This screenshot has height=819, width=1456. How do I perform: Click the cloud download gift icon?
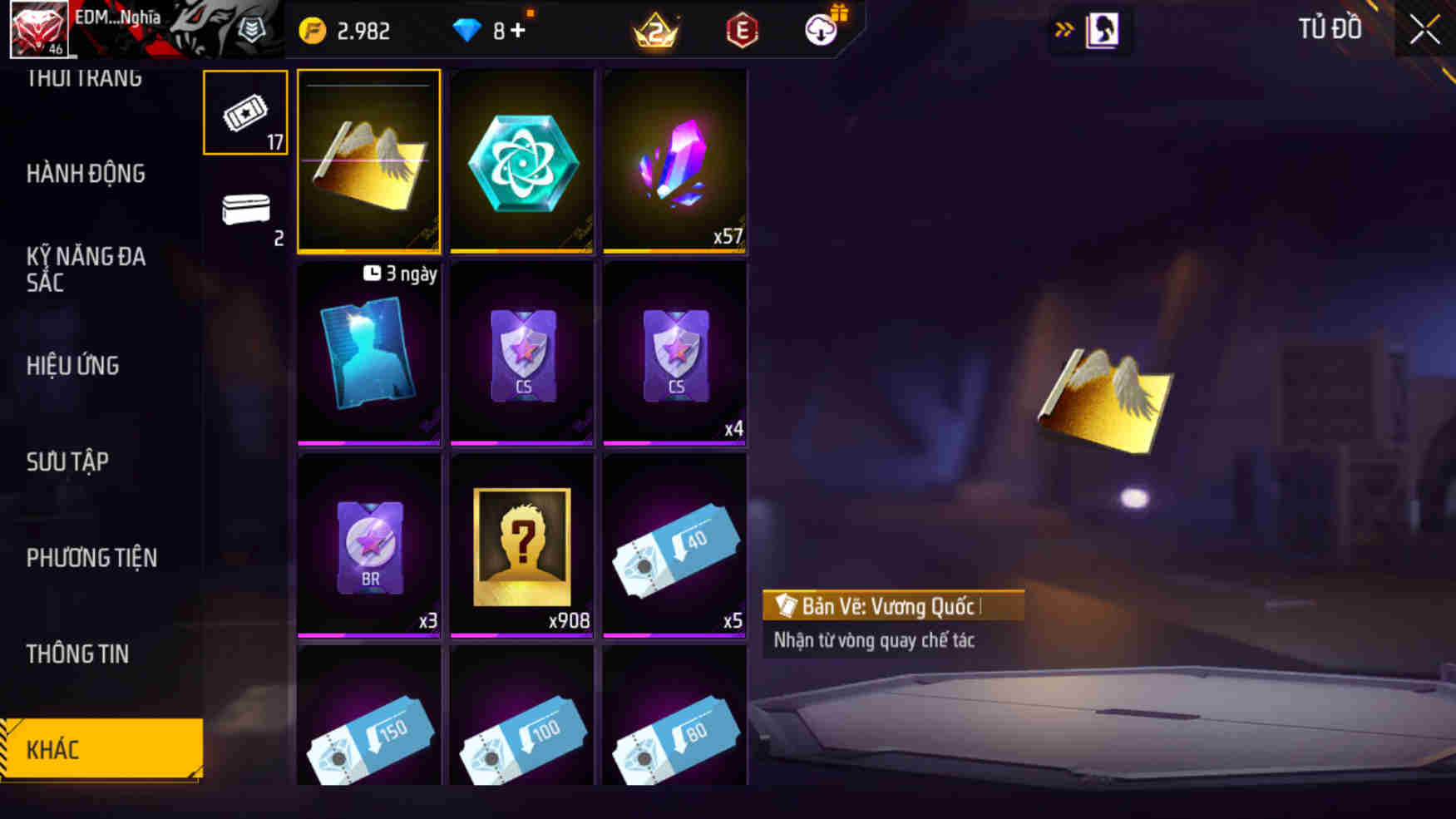pos(820,32)
